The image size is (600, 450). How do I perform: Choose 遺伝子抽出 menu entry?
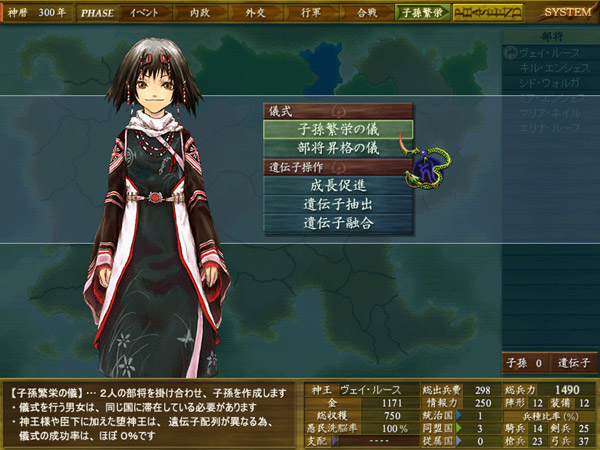pos(338,203)
